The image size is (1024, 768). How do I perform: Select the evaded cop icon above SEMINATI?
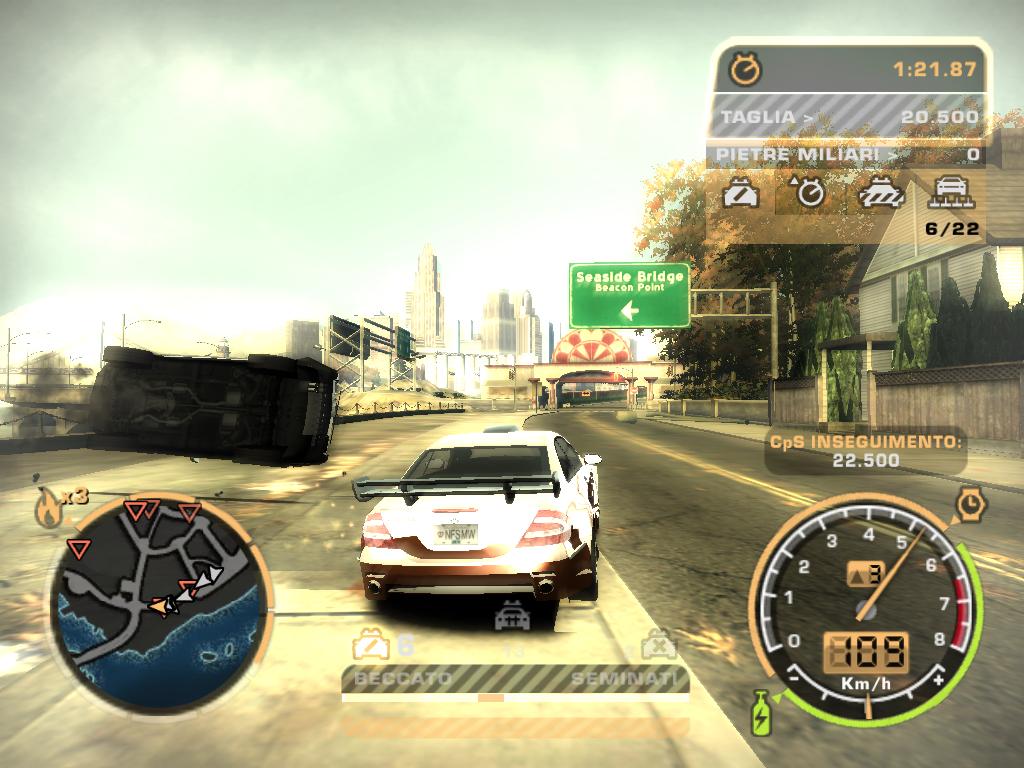click(x=658, y=643)
